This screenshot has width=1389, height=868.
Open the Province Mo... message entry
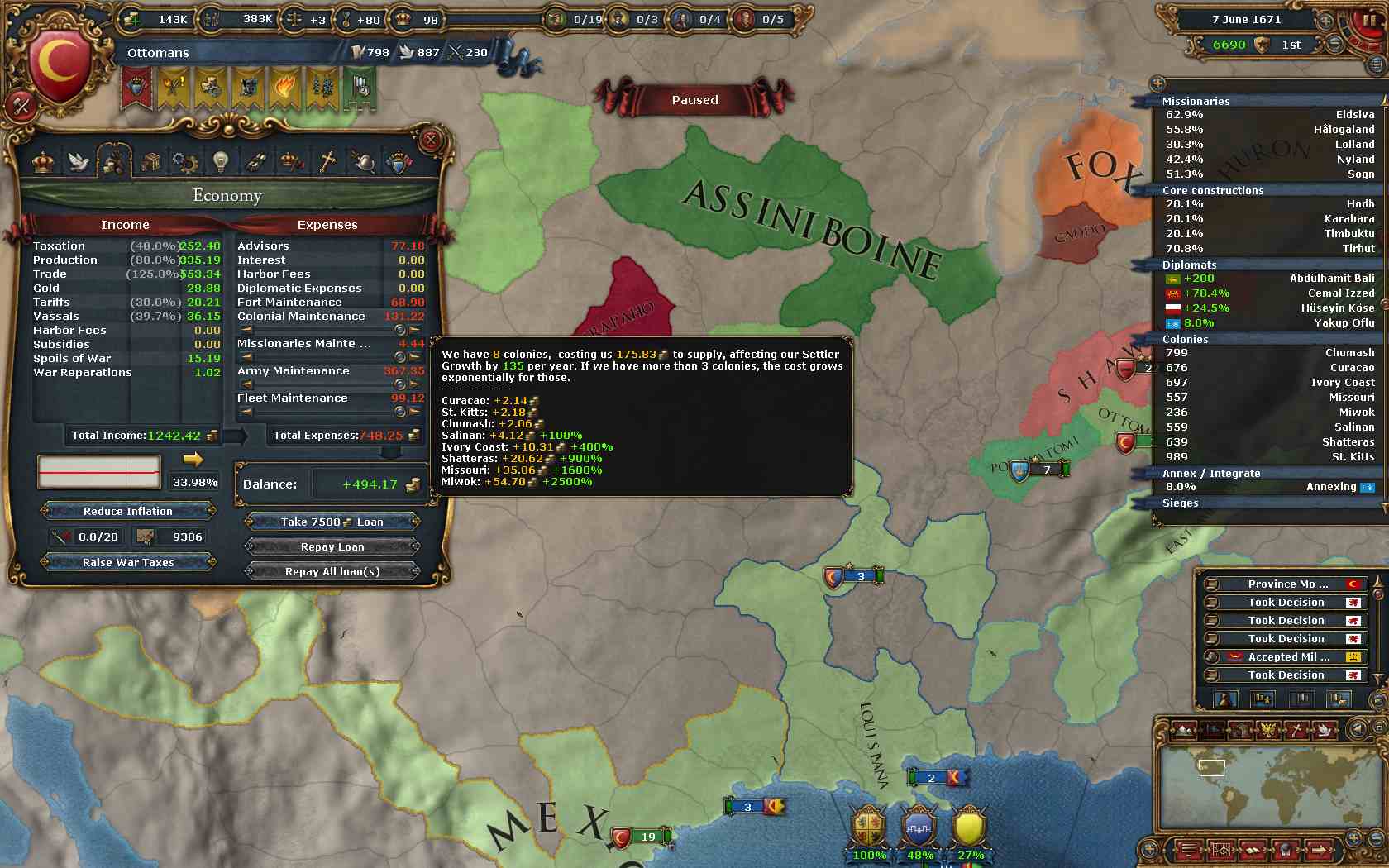[x=1286, y=584]
